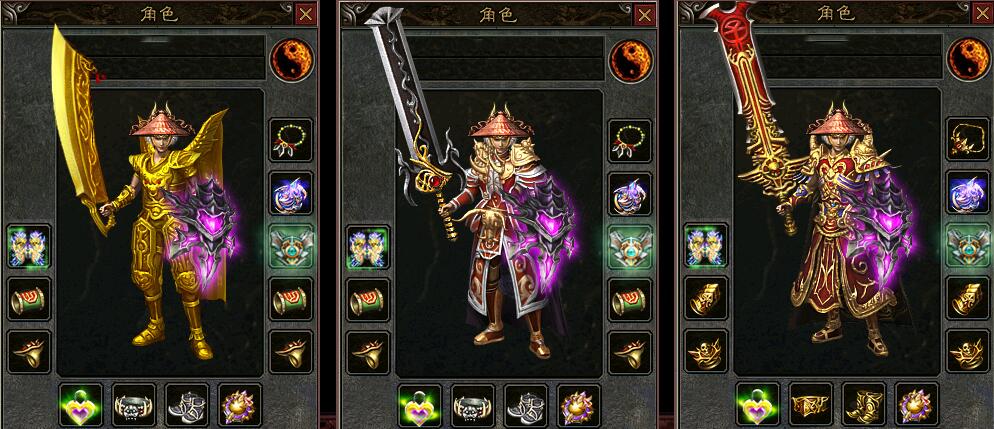Select the silver boots slot under the silver greatsword character
The height and width of the screenshot is (429, 994).
[x=525, y=404]
